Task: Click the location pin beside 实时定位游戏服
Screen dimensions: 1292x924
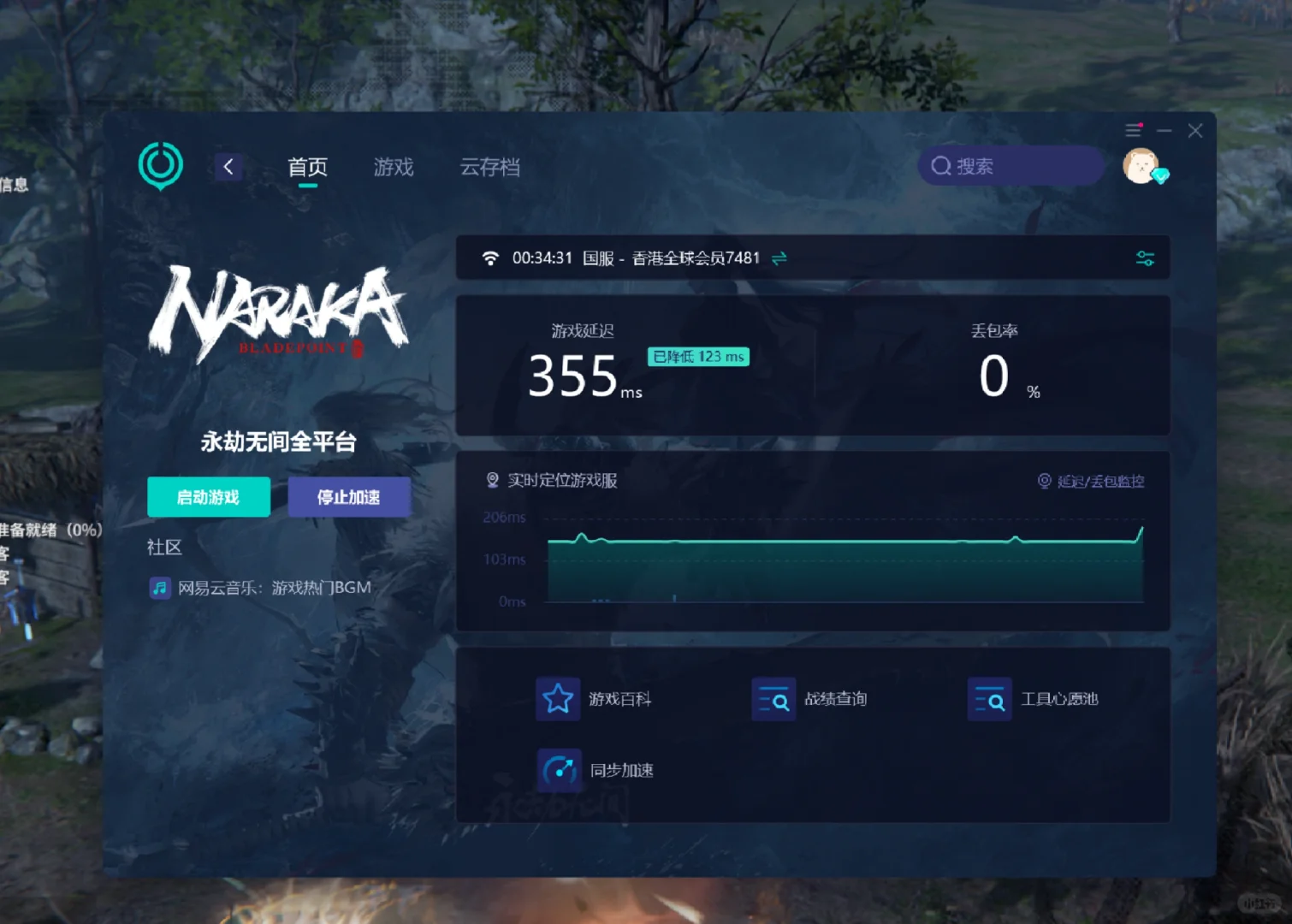Action: point(492,480)
